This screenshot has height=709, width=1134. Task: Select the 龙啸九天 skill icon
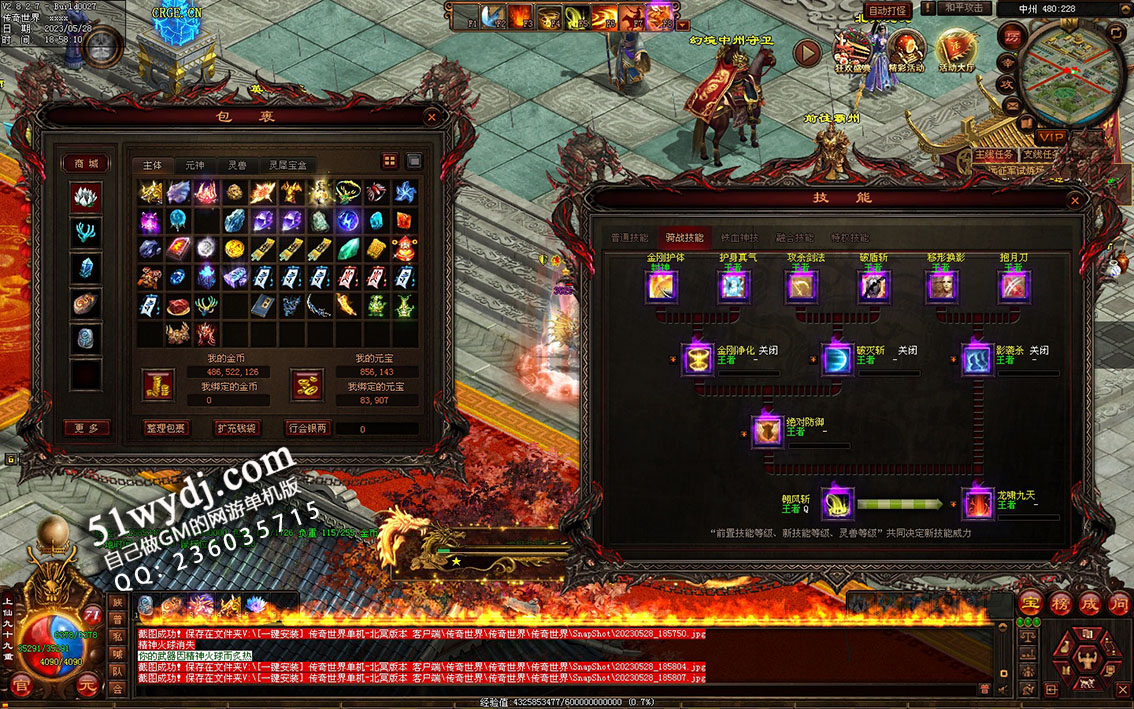coord(976,504)
